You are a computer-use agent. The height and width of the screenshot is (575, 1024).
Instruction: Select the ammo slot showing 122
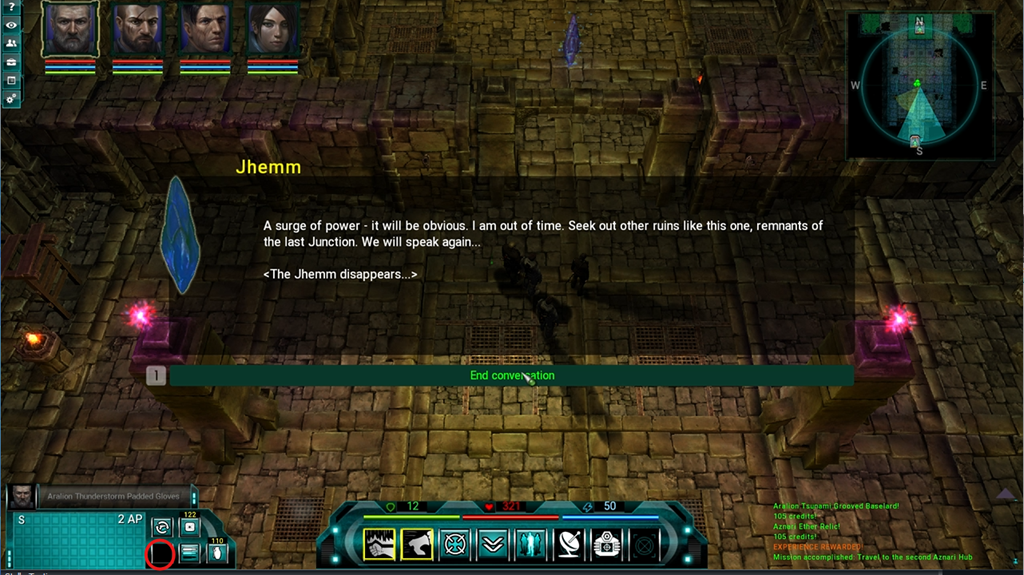pyautogui.click(x=189, y=527)
